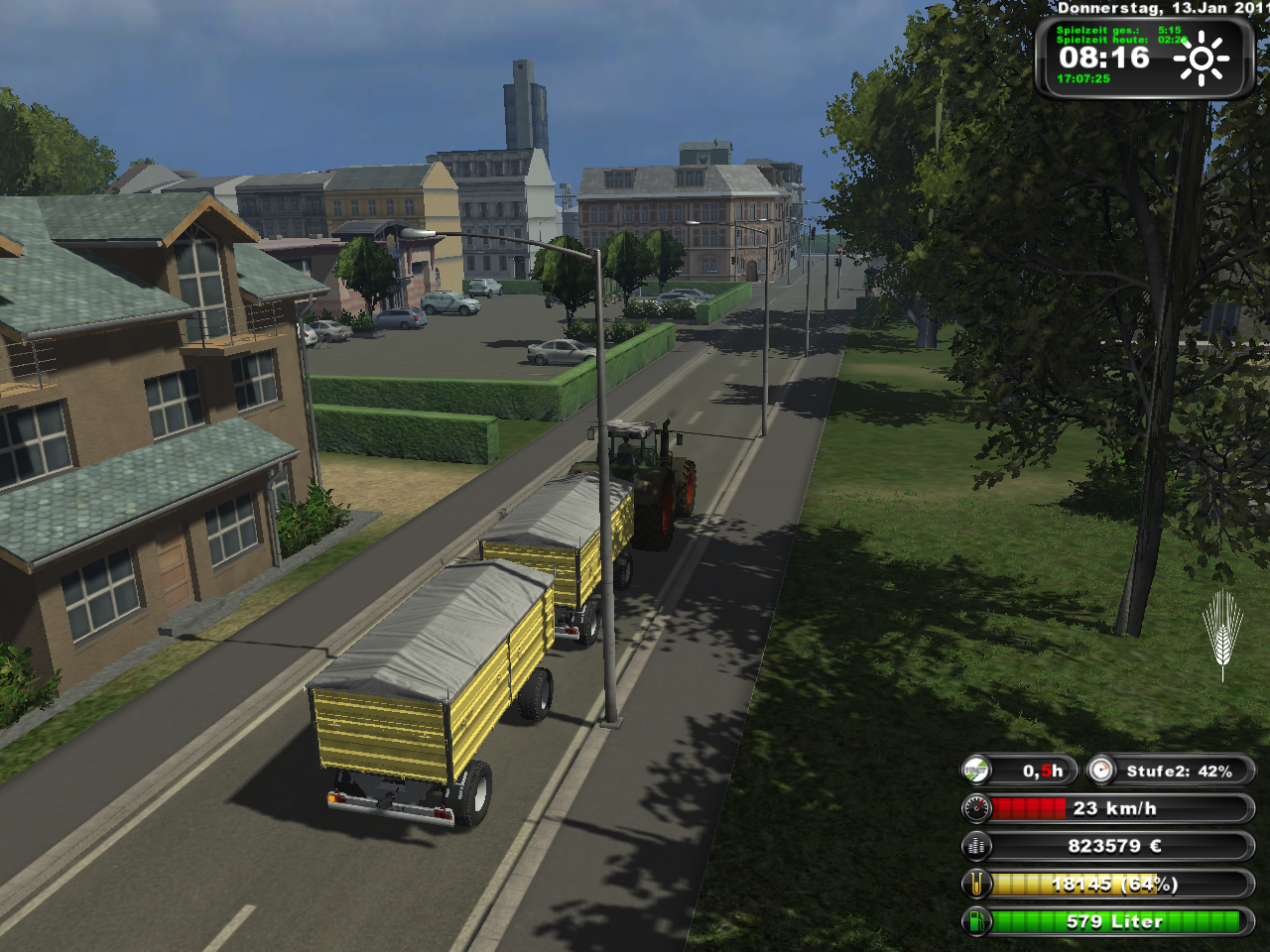Click the sun weather icon
This screenshot has width=1270, height=952.
tap(1201, 59)
